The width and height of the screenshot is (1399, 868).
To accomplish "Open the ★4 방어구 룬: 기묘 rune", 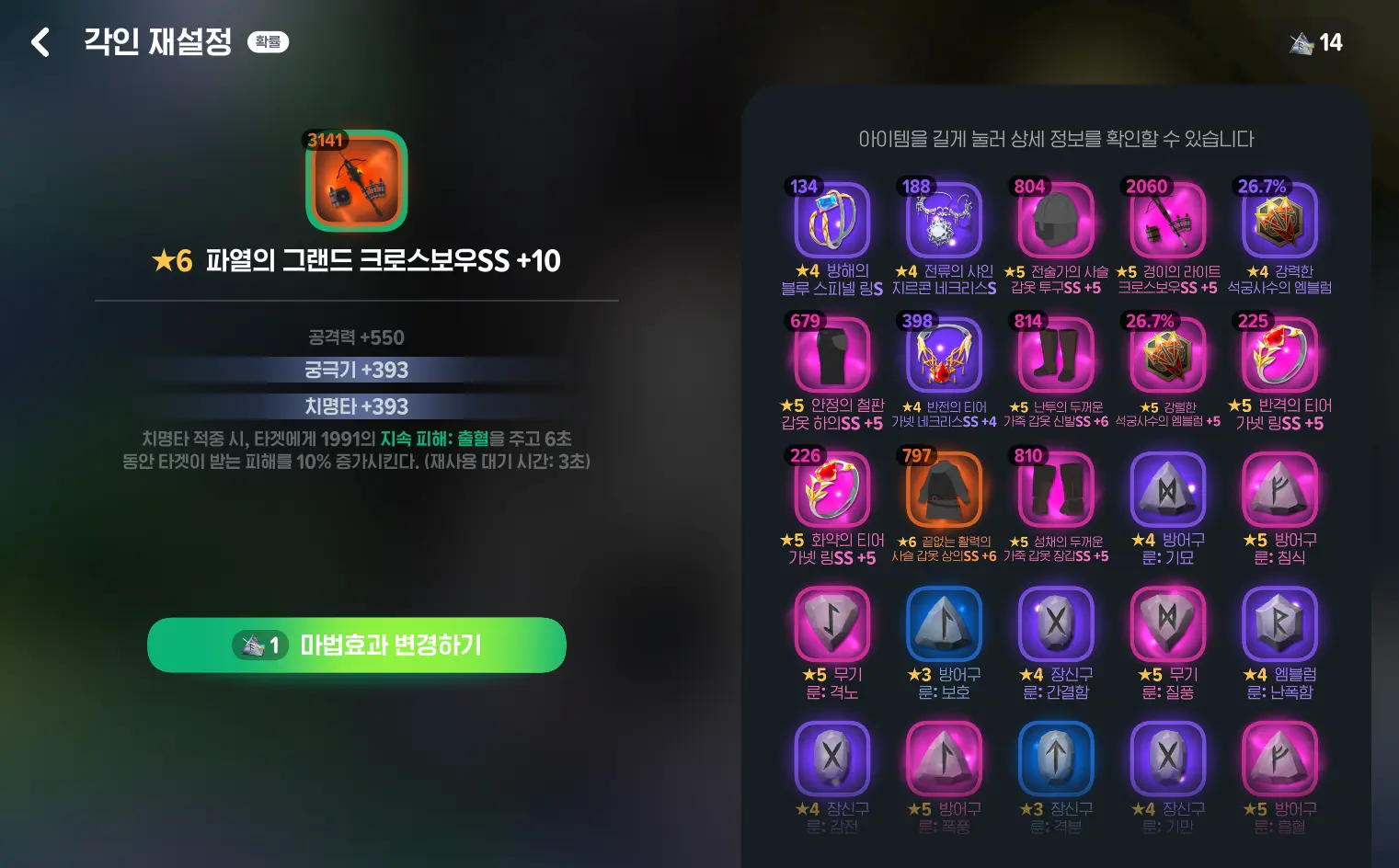I will point(1168,490).
